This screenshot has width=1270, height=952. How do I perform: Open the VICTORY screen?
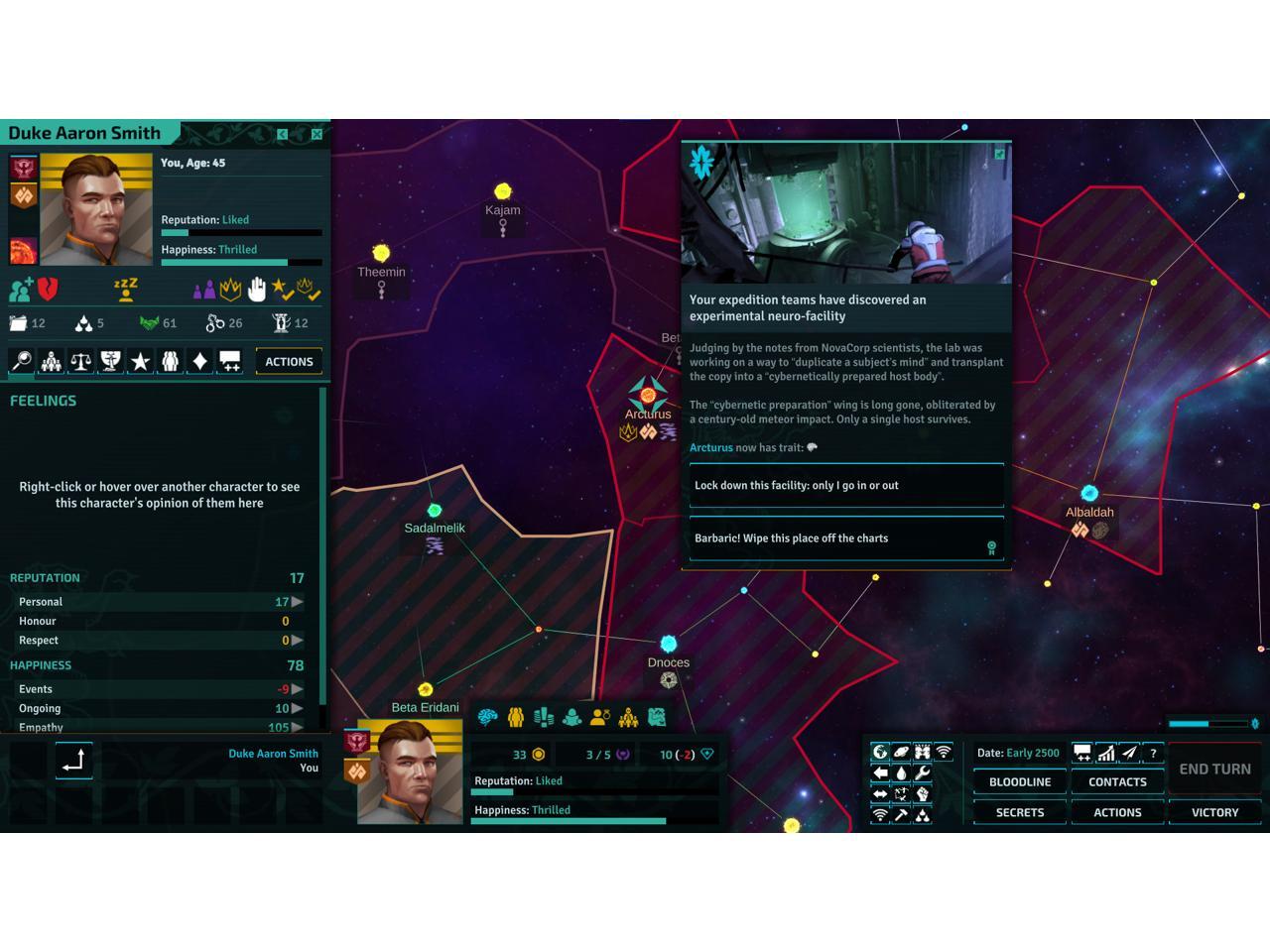click(1214, 813)
